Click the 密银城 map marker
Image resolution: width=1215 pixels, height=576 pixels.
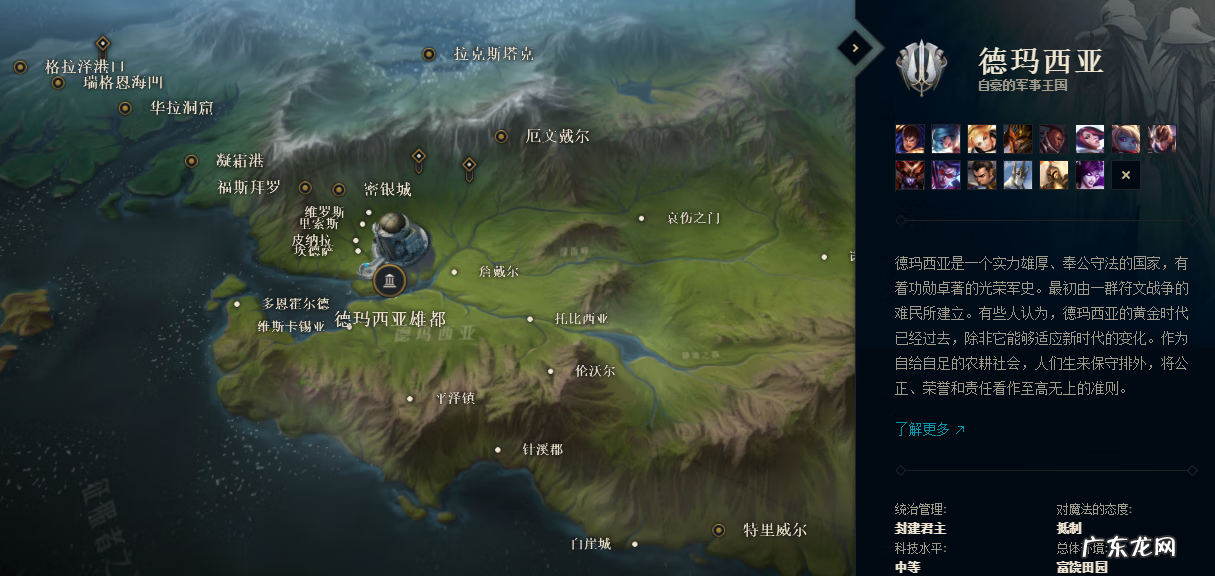(x=339, y=189)
